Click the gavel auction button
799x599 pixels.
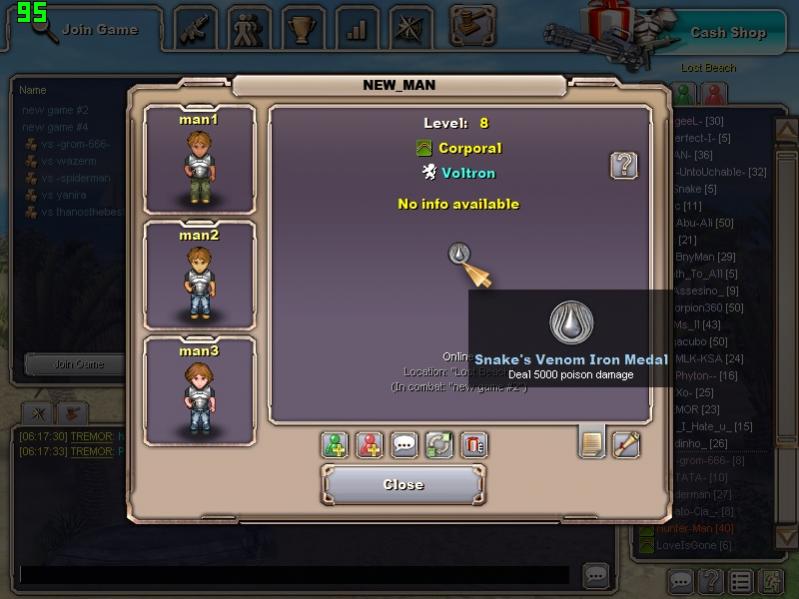(x=473, y=26)
